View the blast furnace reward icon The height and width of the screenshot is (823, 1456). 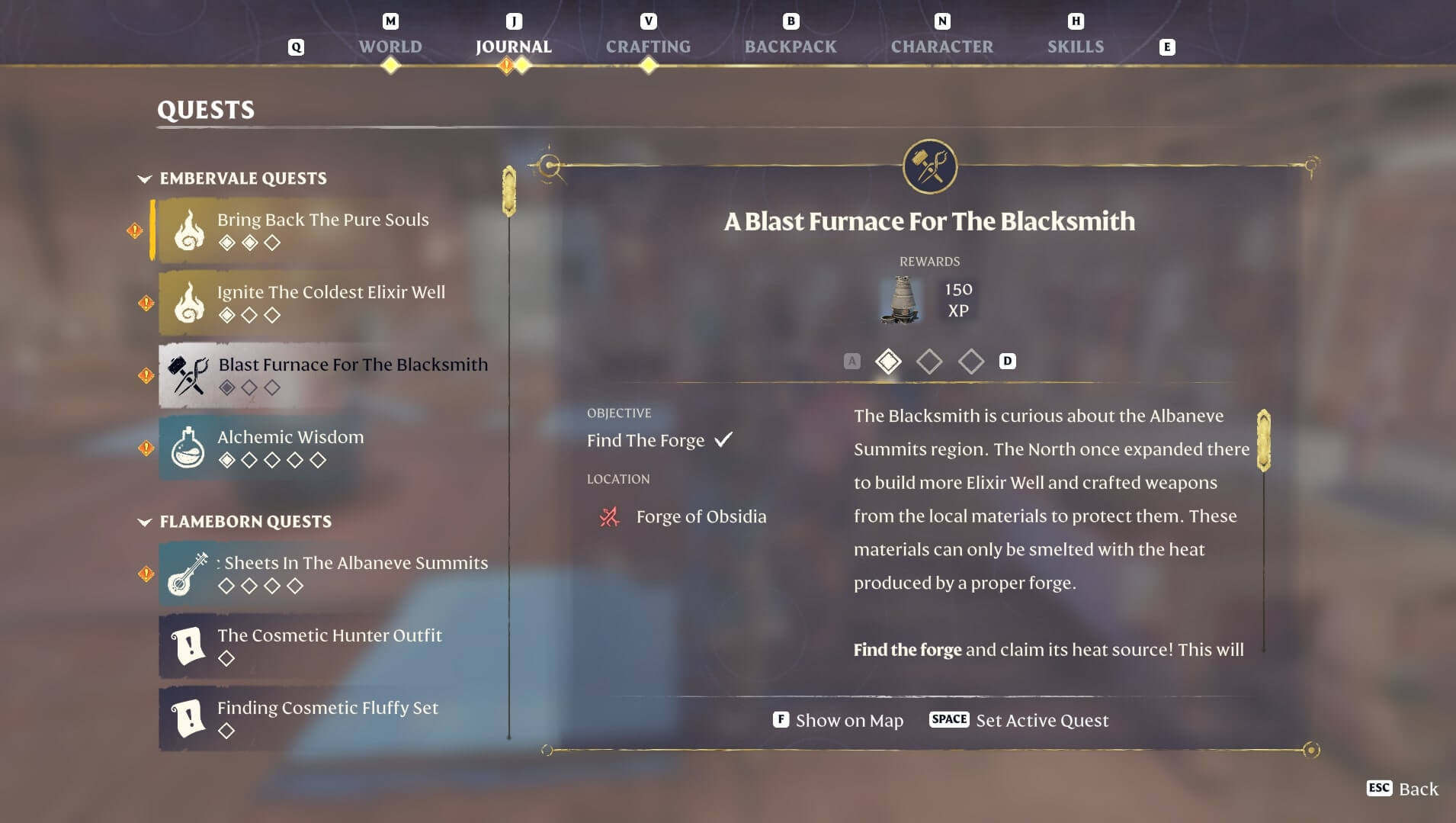901,300
